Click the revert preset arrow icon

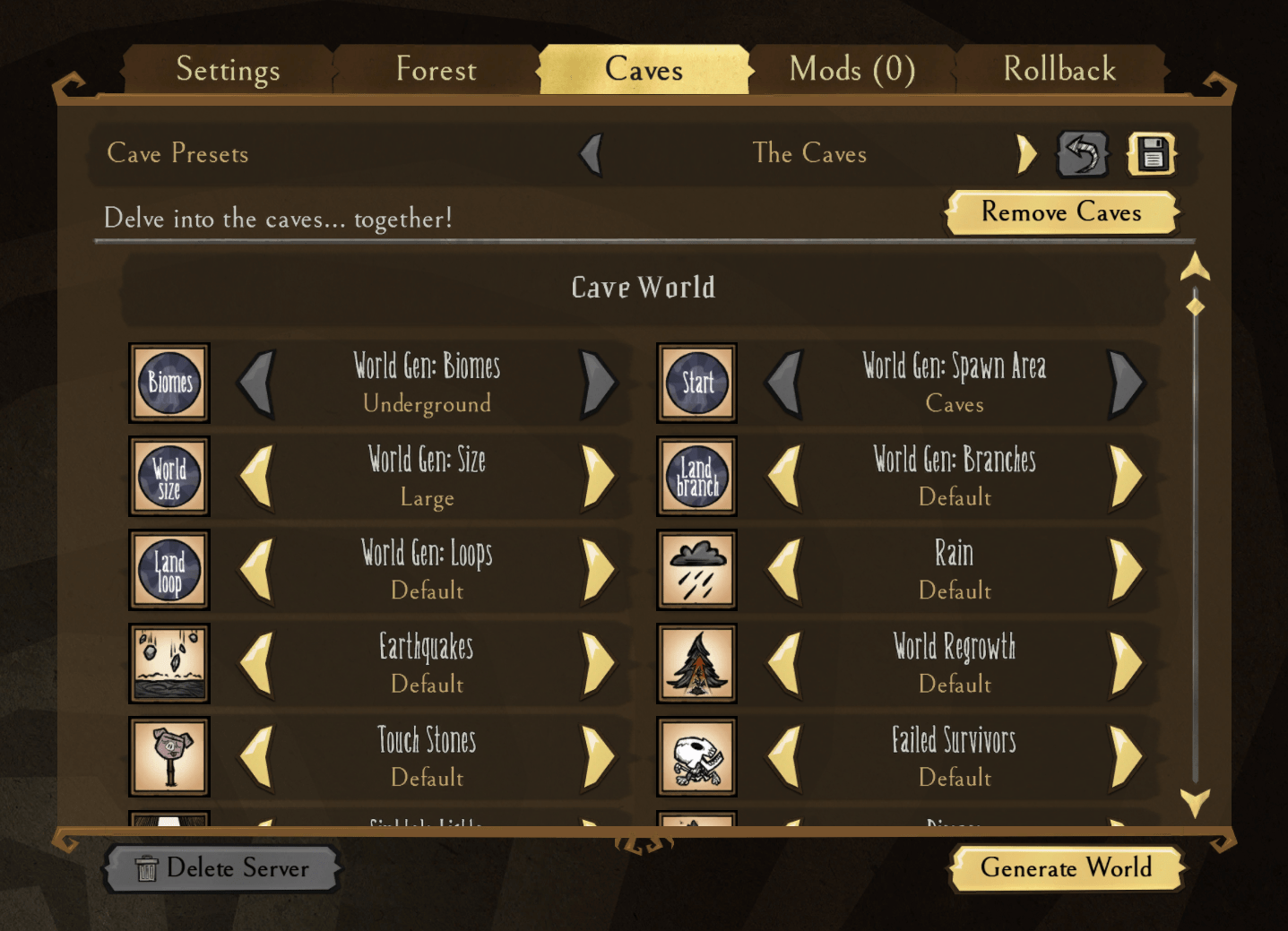[x=1083, y=153]
